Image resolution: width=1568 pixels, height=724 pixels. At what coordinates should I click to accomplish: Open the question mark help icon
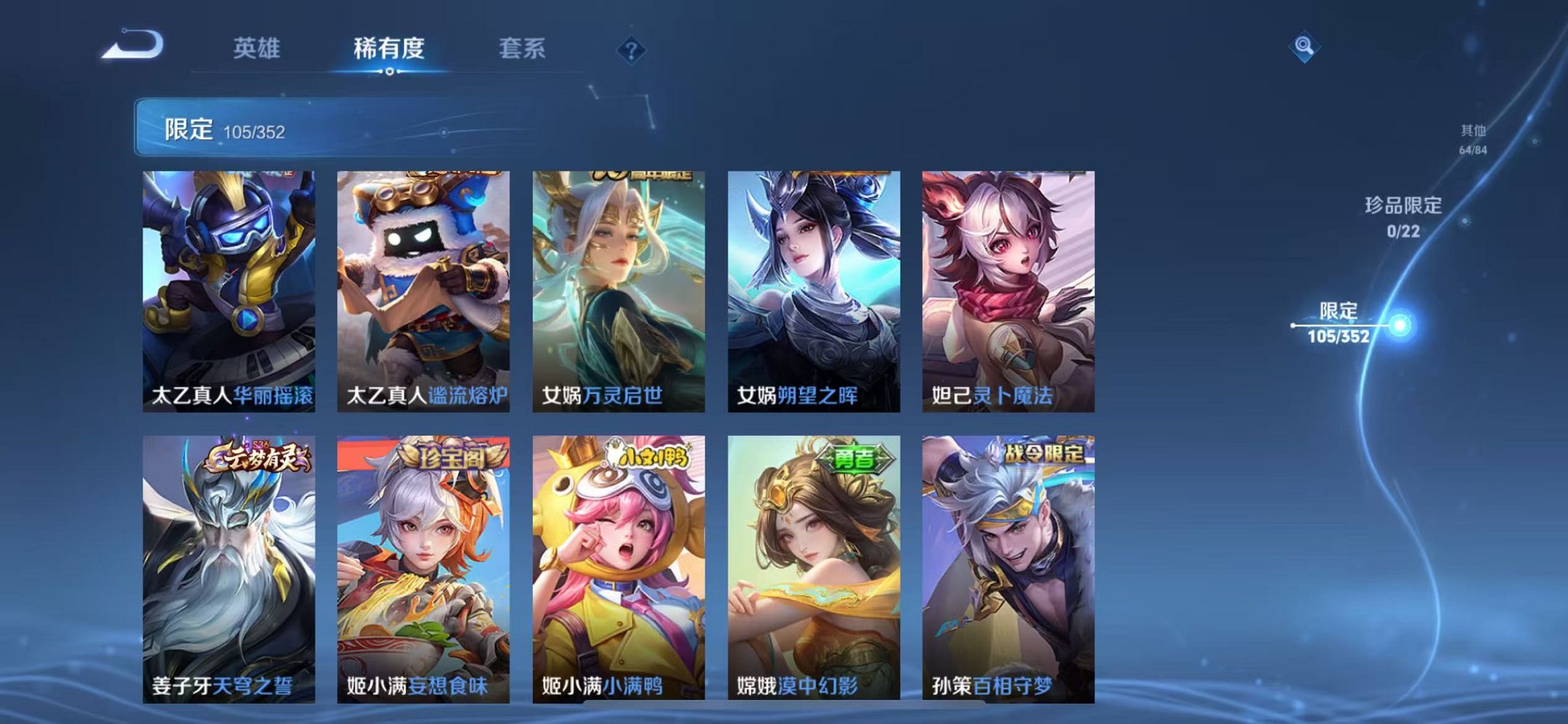coord(632,50)
